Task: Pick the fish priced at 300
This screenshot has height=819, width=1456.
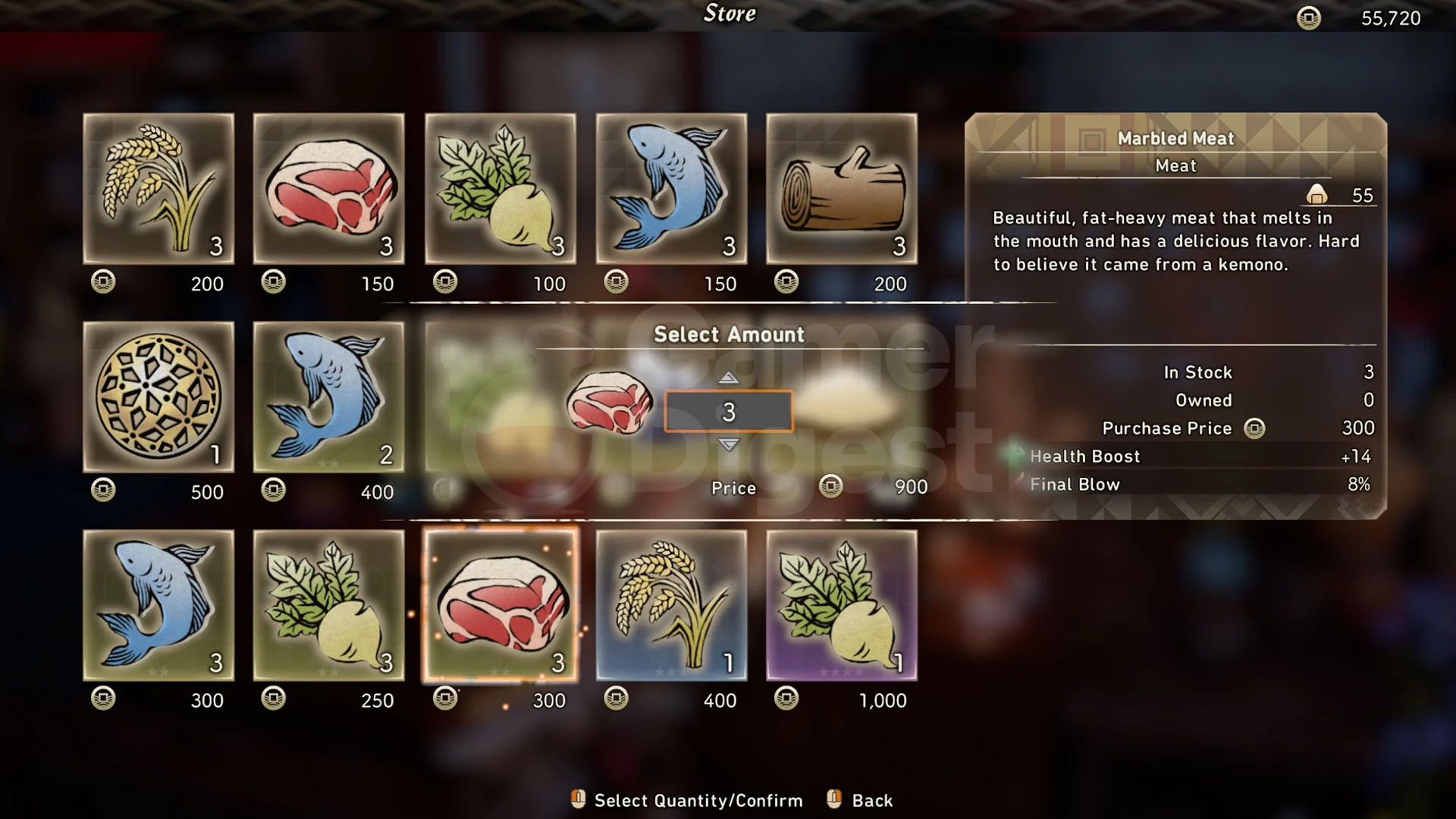Action: pyautogui.click(x=158, y=605)
